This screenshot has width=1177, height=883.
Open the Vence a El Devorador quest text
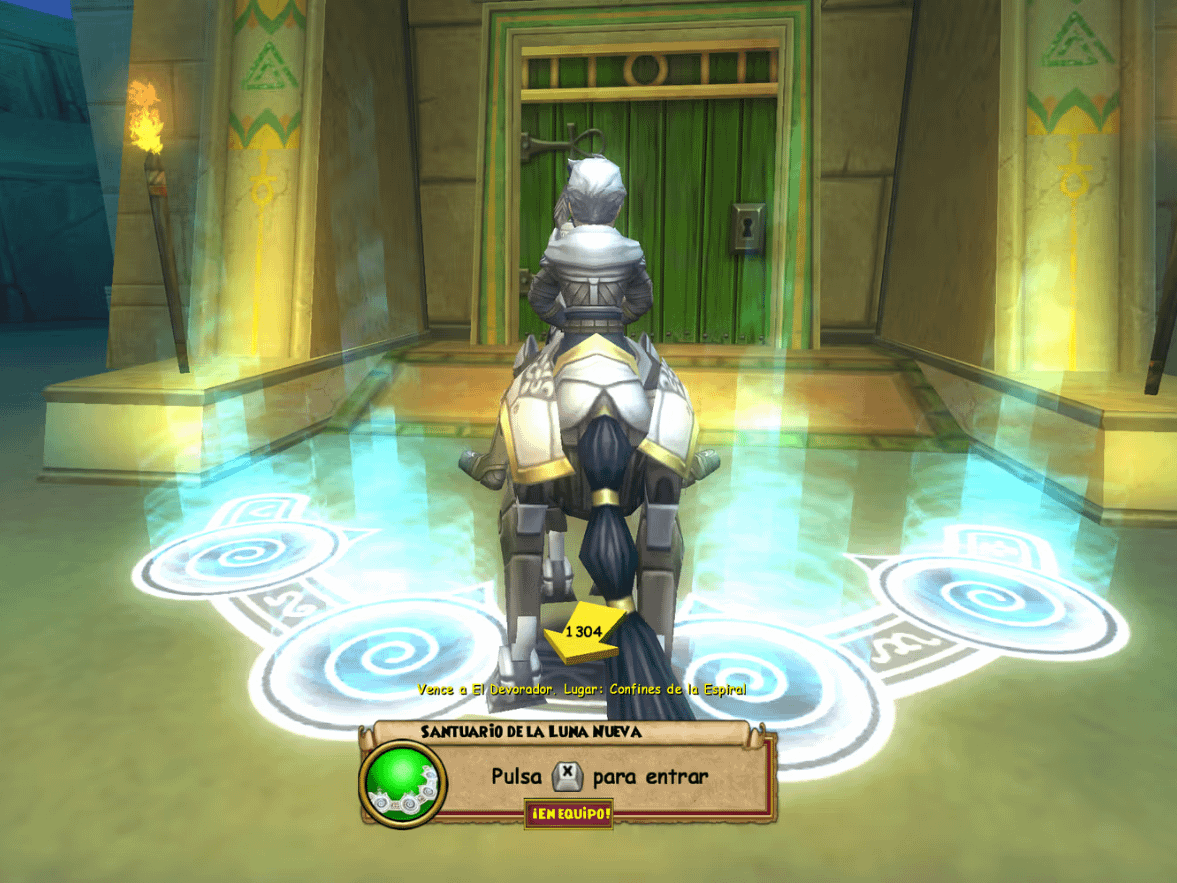click(581, 690)
